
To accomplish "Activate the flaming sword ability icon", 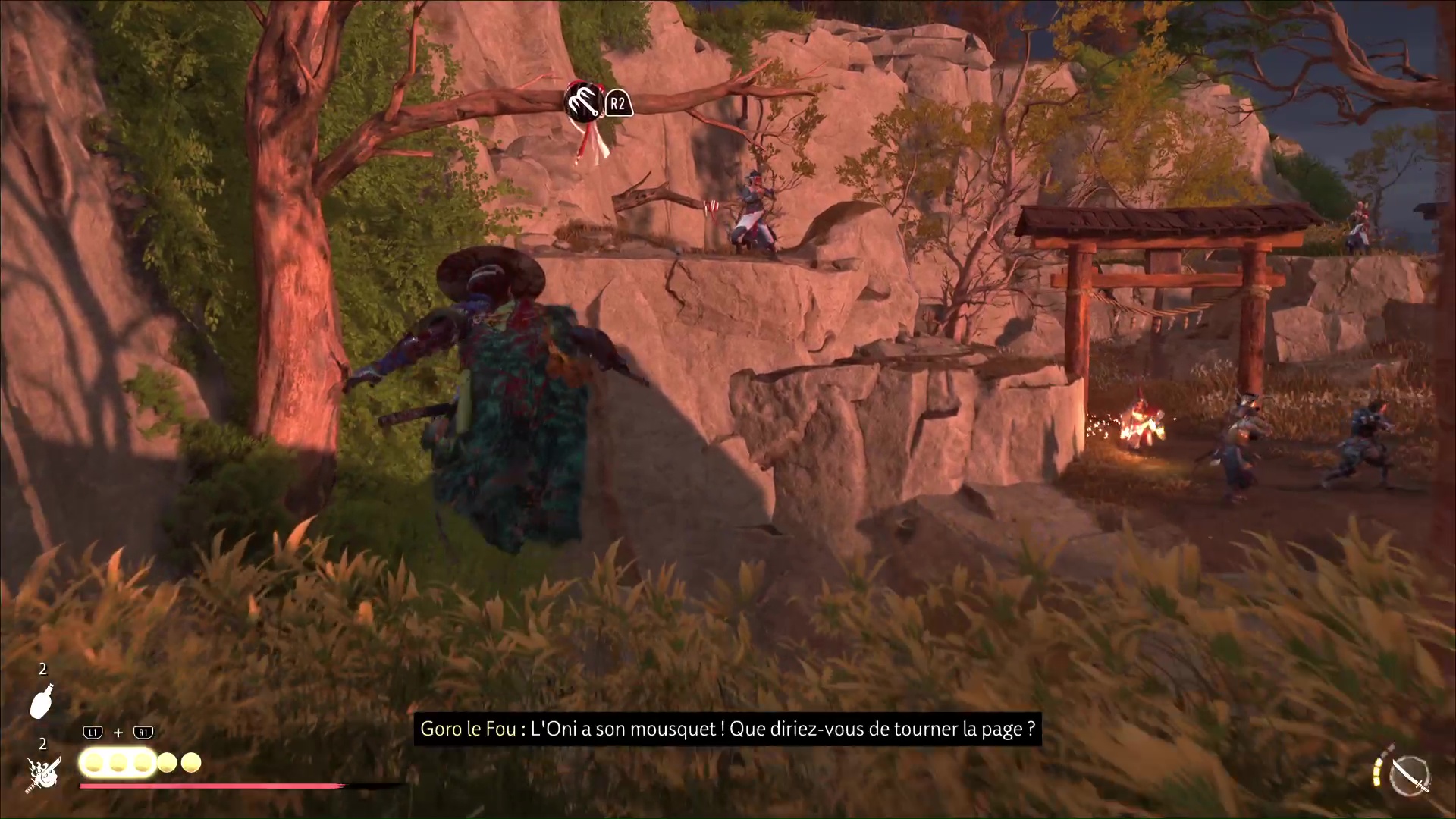I will click(x=43, y=774).
